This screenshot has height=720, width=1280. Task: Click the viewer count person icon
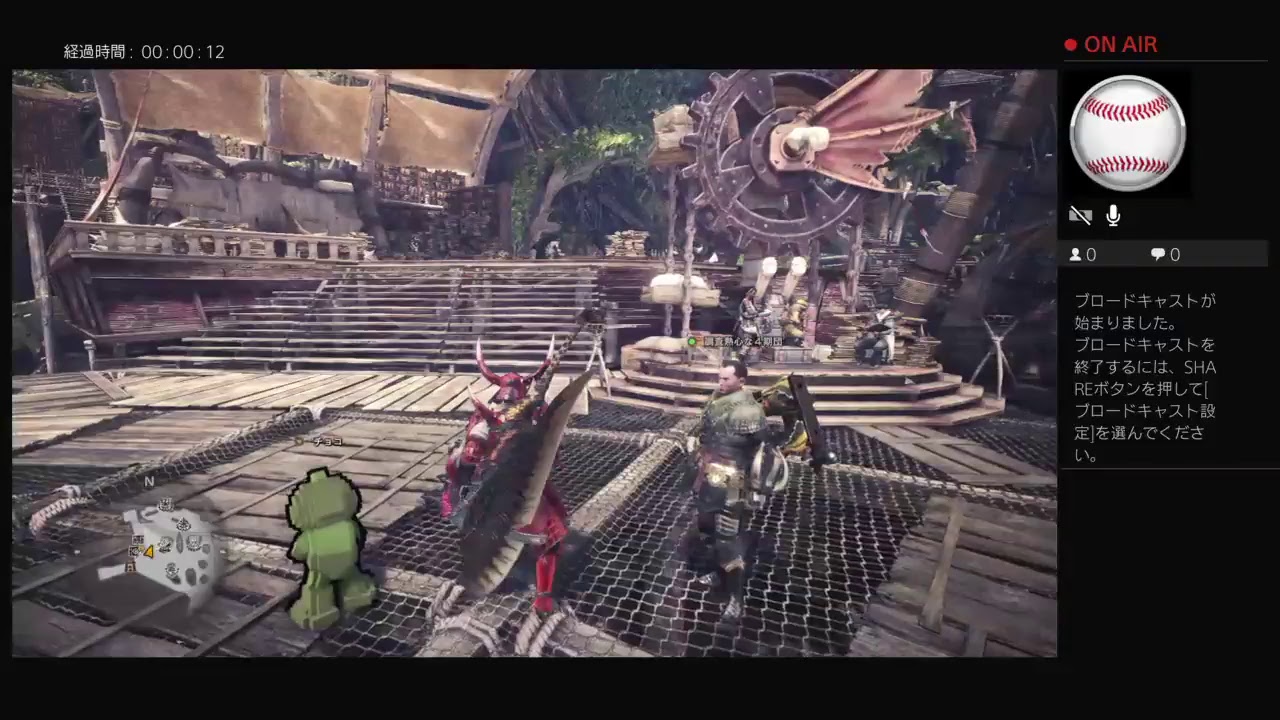pos(1076,255)
